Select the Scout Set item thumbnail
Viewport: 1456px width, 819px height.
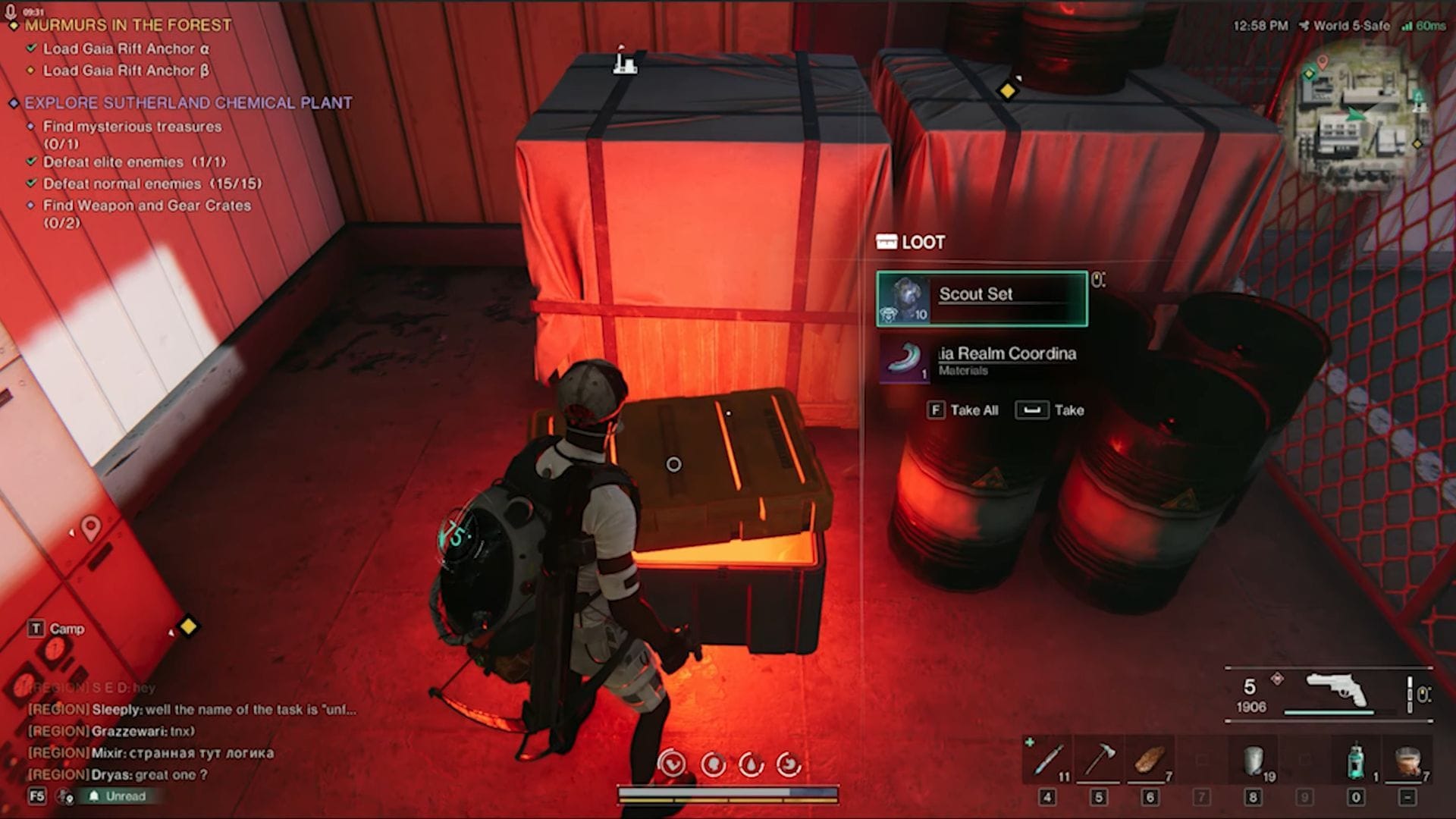[902, 298]
